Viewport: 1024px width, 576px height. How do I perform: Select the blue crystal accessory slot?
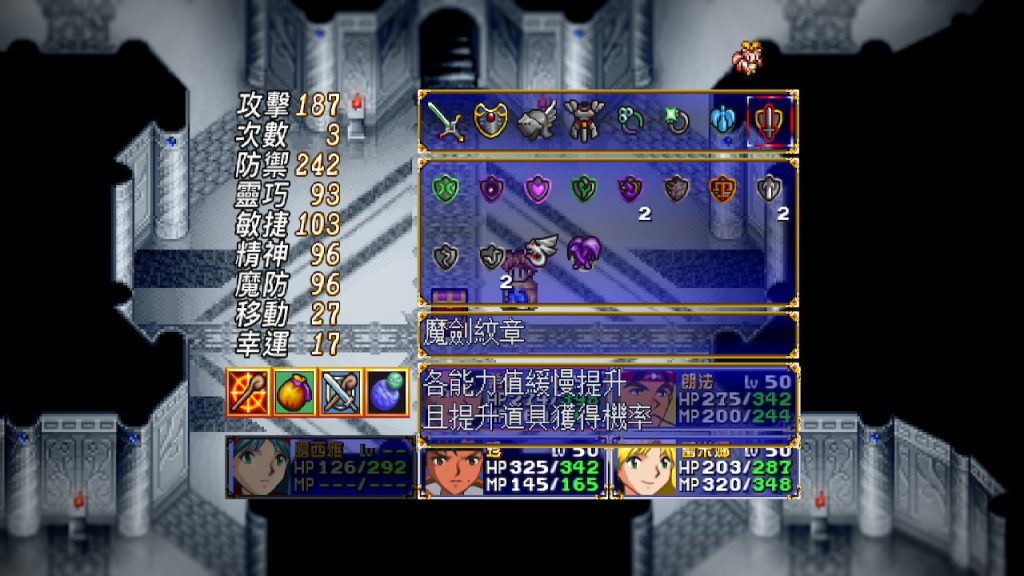pos(723,121)
